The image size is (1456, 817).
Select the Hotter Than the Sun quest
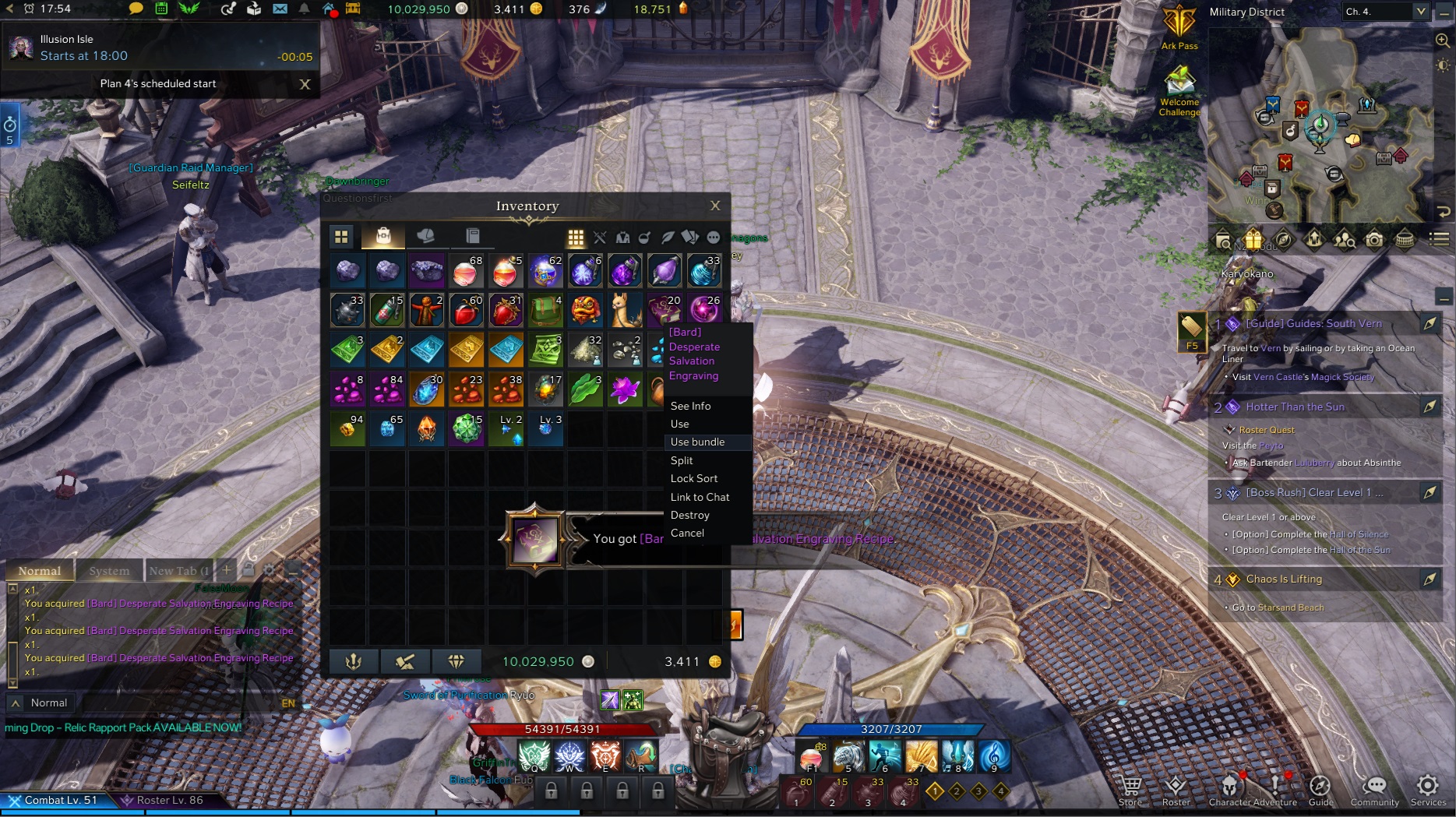tap(1295, 407)
